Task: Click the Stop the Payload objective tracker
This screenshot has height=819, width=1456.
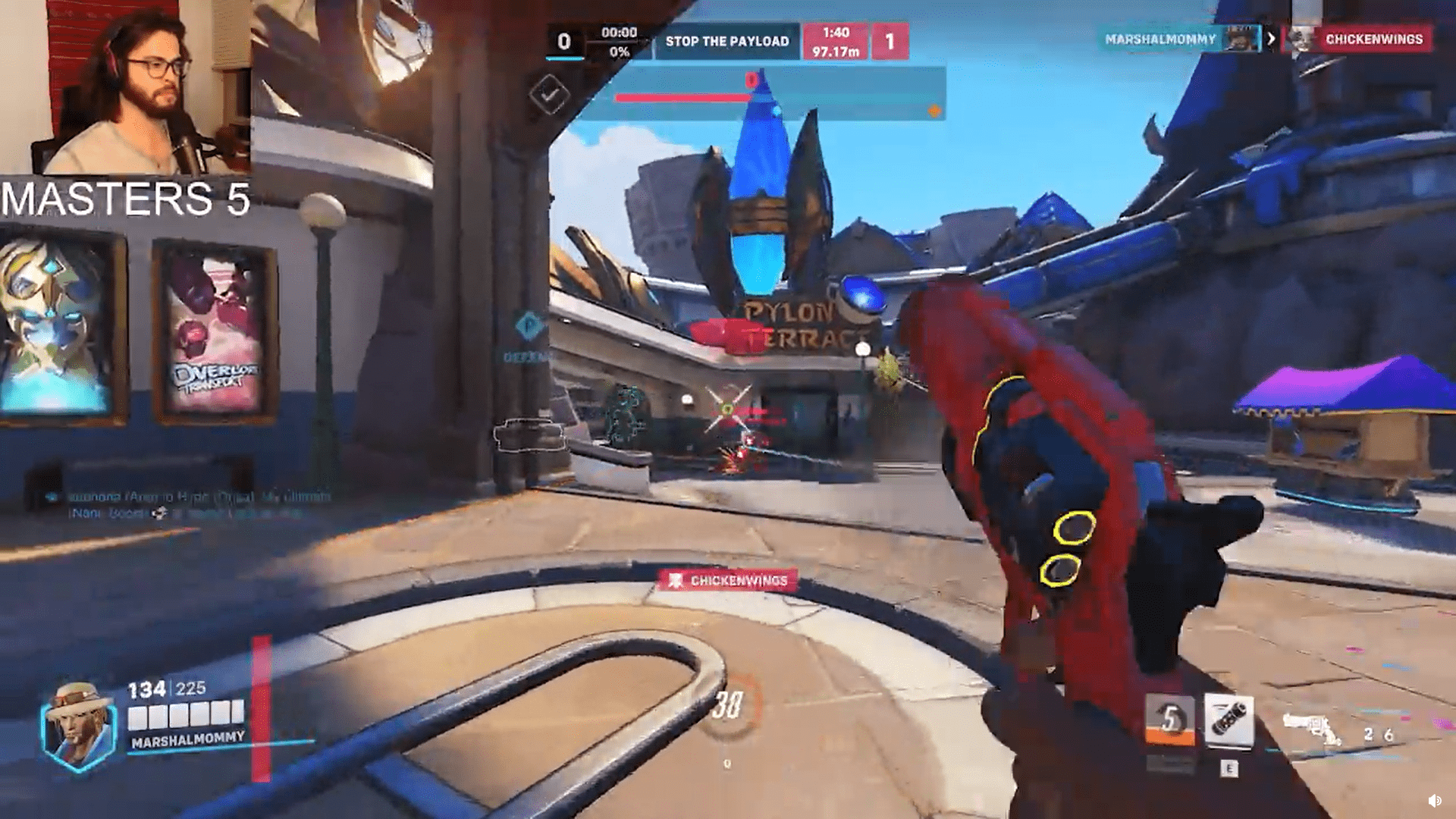Action: (726, 42)
